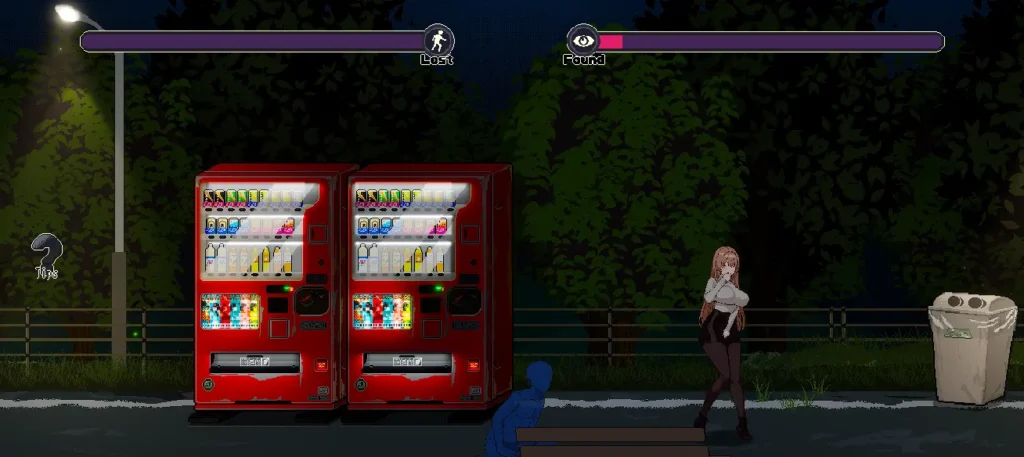Open the Tips question mark icon

tap(45, 254)
